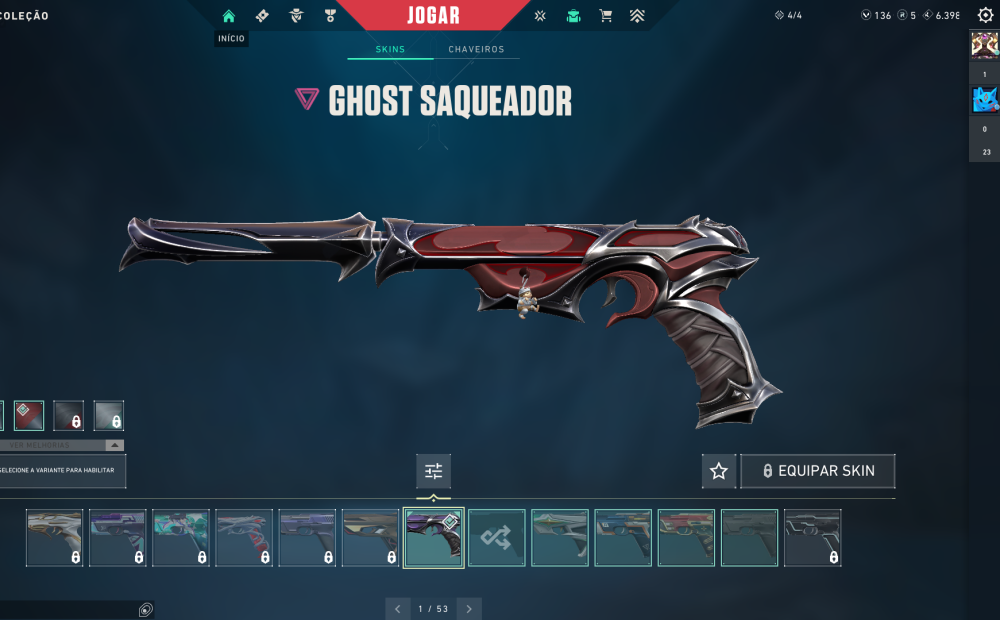
Task: Click the red JOGAR play button
Action: [434, 16]
